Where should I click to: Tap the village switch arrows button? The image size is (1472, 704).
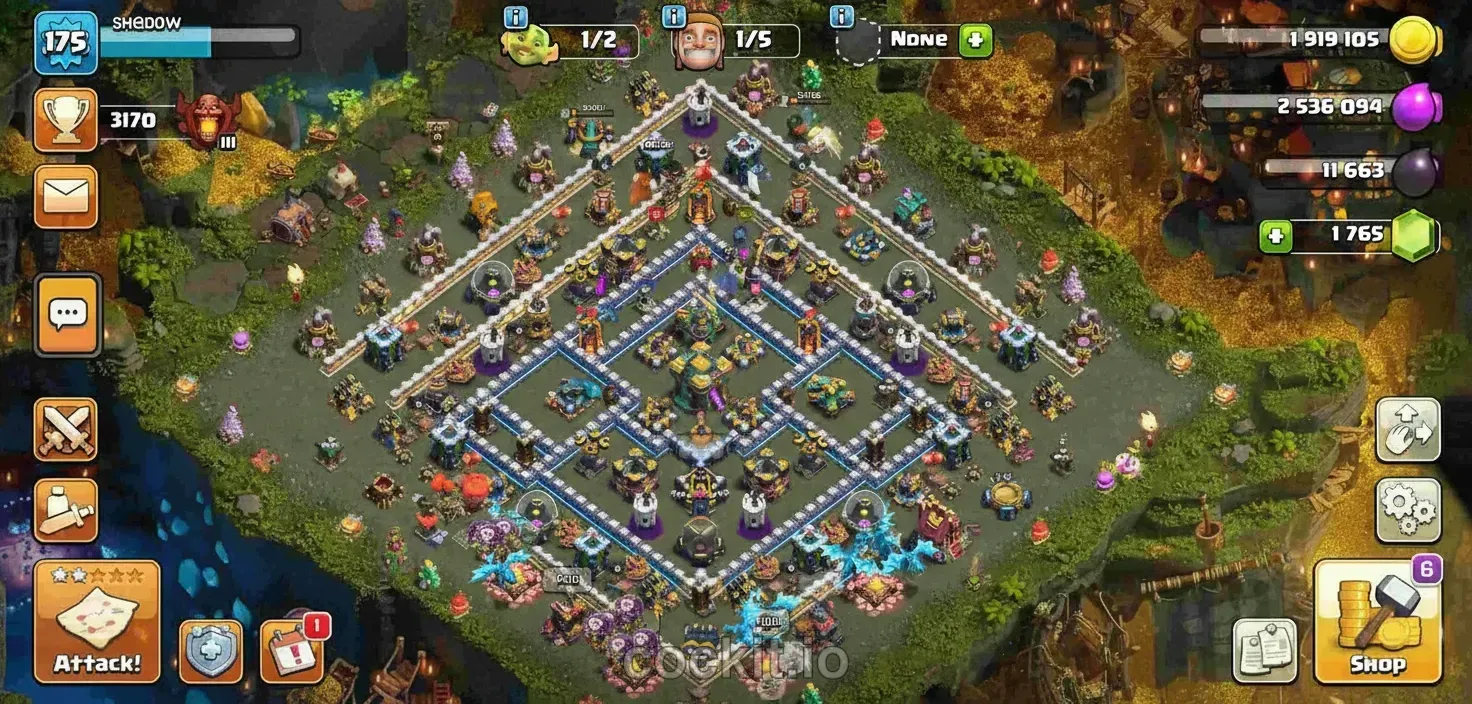(1408, 430)
